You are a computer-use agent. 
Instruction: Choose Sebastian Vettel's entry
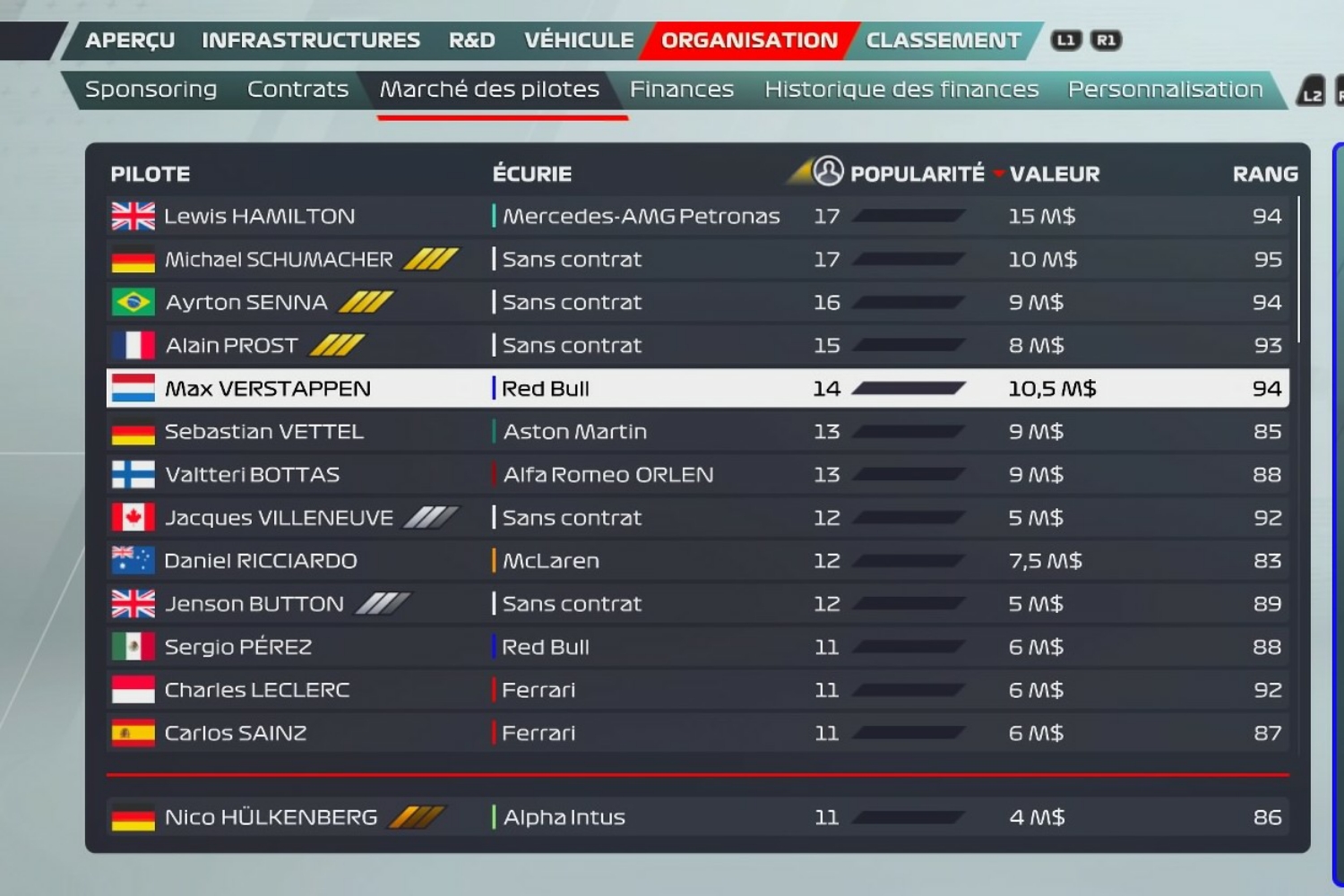pos(263,432)
